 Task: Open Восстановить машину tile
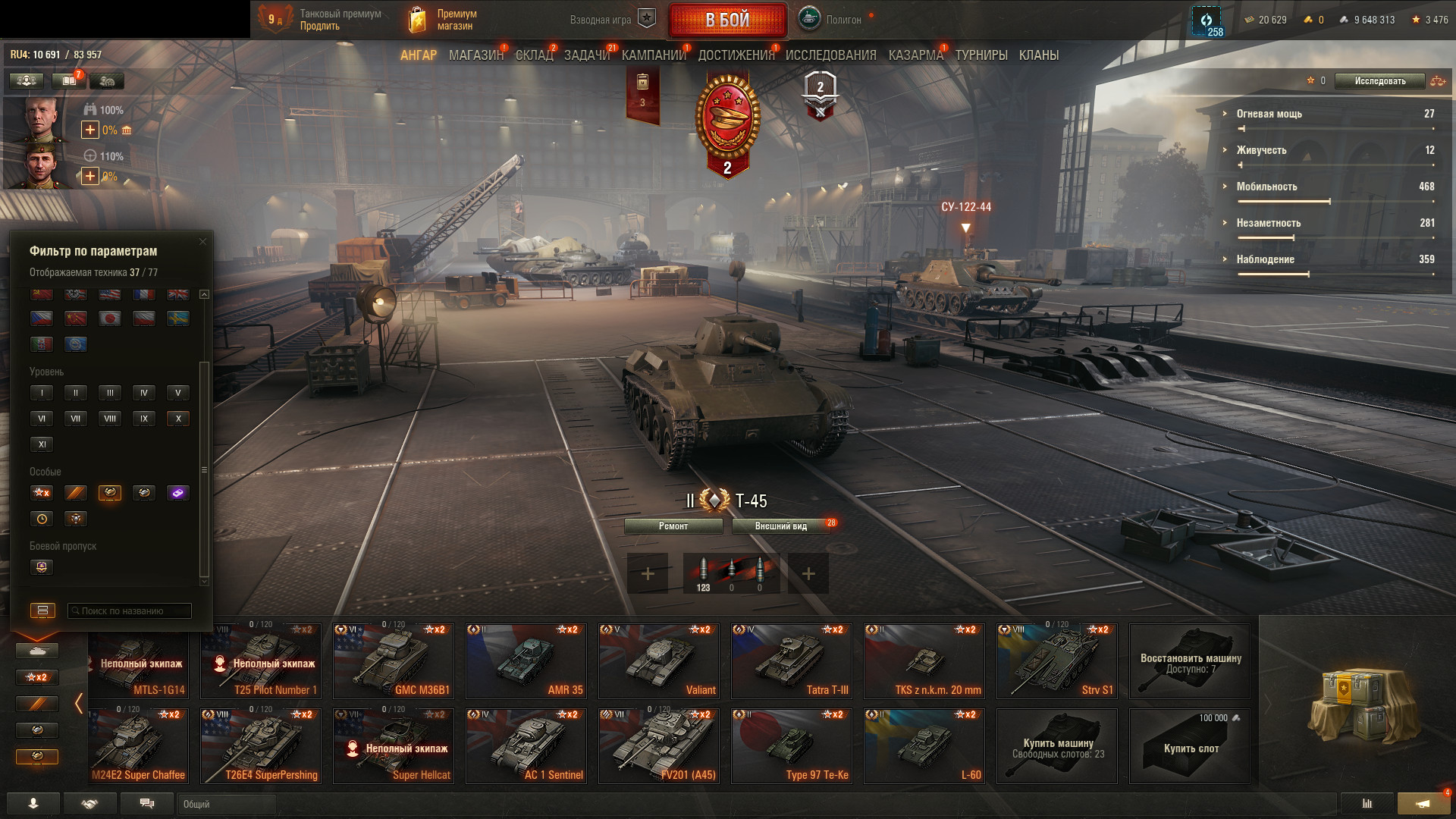coord(1189,661)
